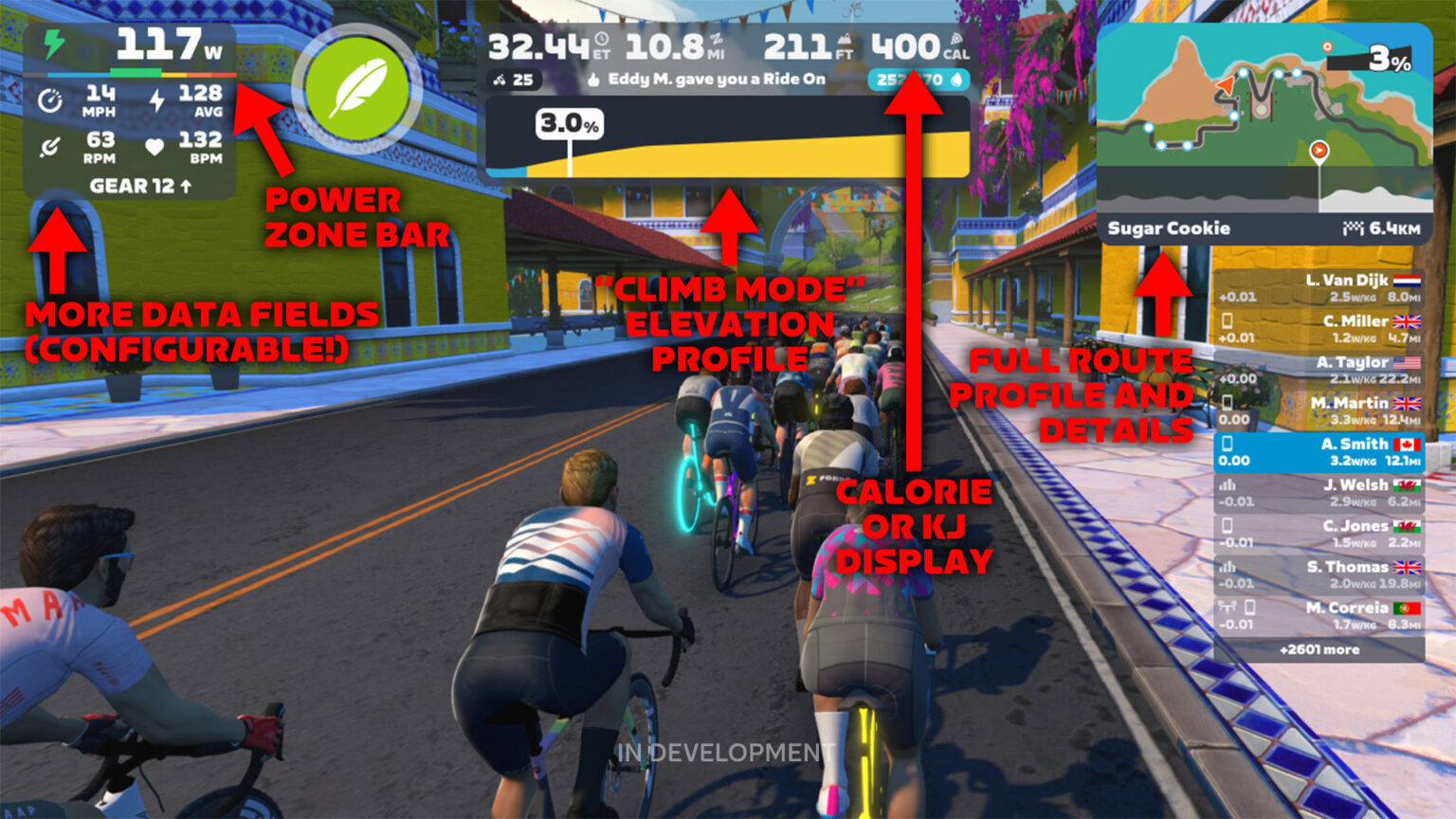Screen dimensions: 1456x819
Task: Activate the feather power-up
Action: (358, 86)
